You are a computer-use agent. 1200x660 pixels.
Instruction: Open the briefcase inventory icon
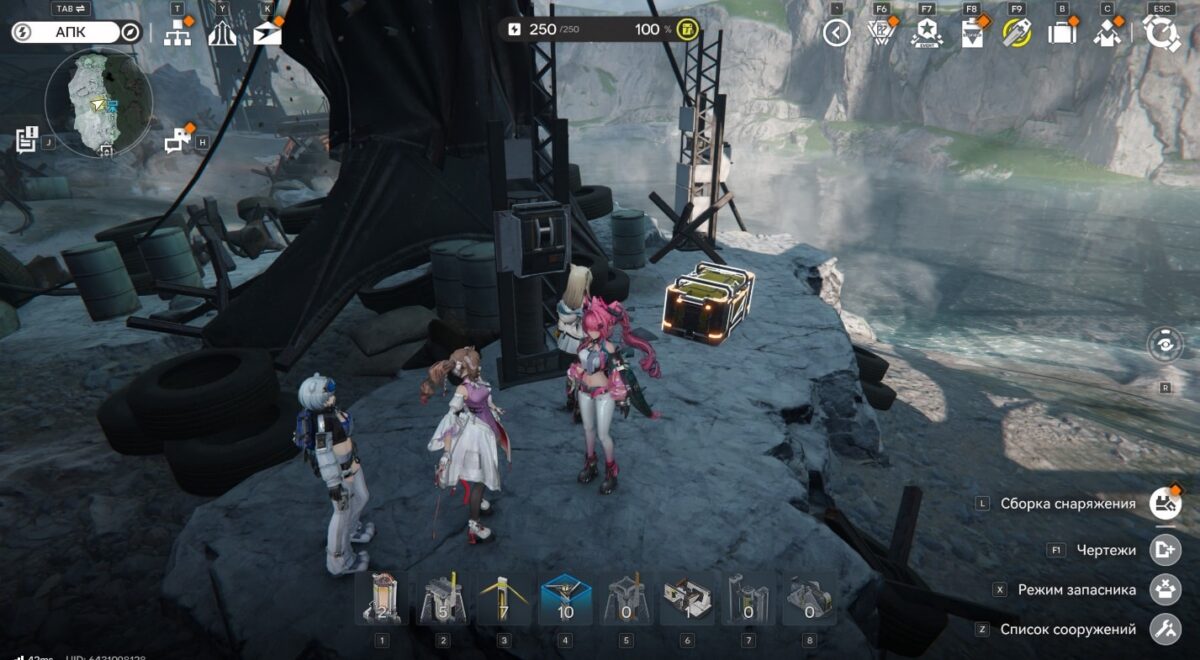(1061, 33)
